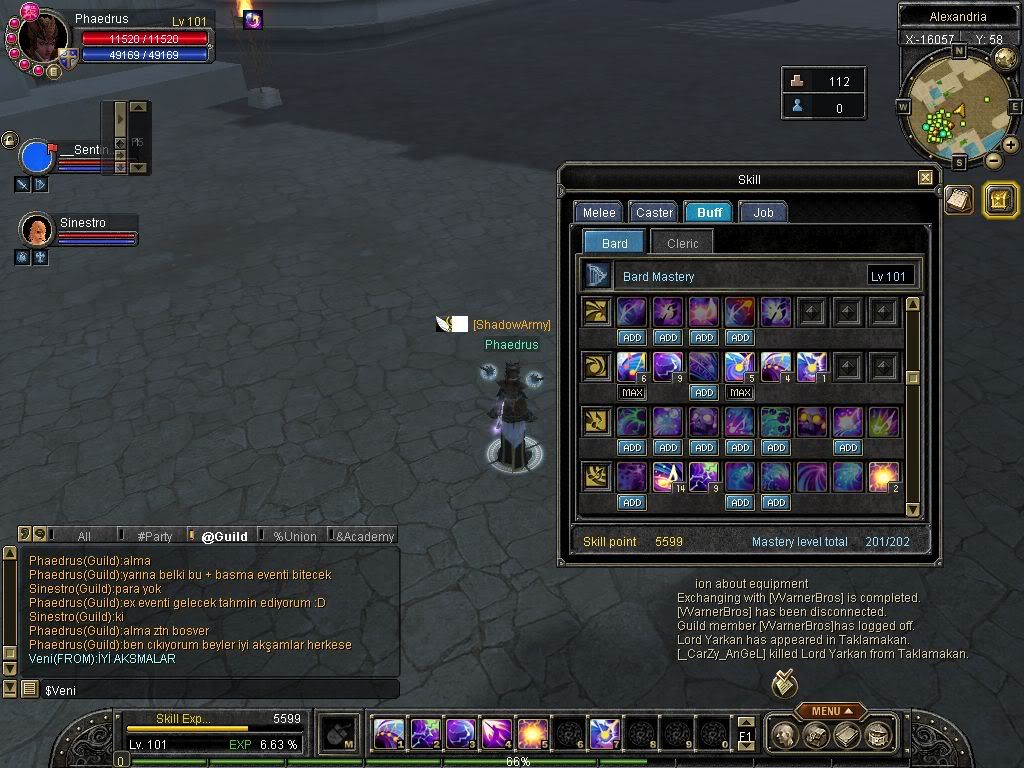Show the All chat channel
1024x768 pixels.
coord(84,536)
